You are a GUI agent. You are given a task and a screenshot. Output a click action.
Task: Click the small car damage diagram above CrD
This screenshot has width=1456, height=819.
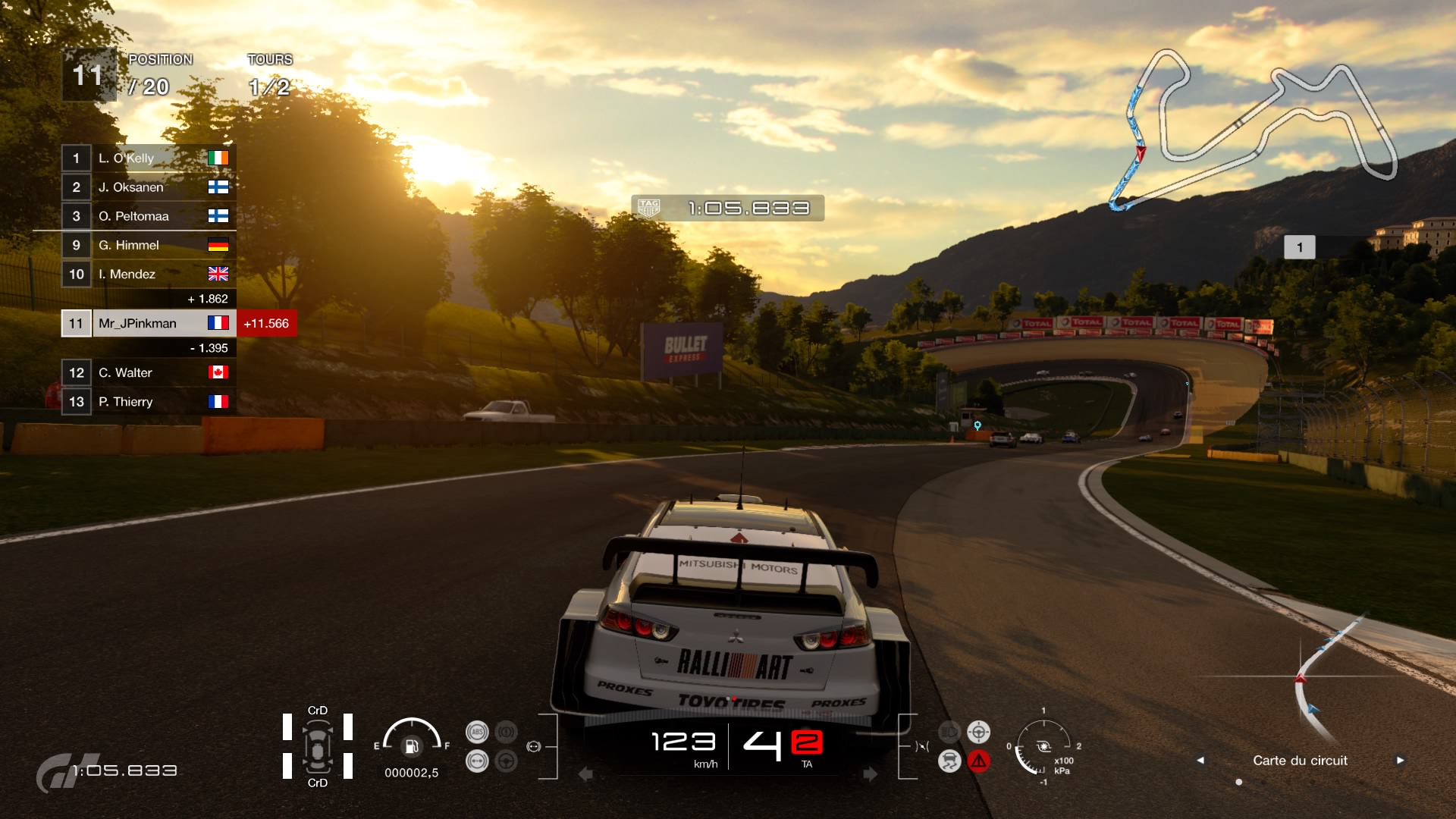[x=319, y=747]
